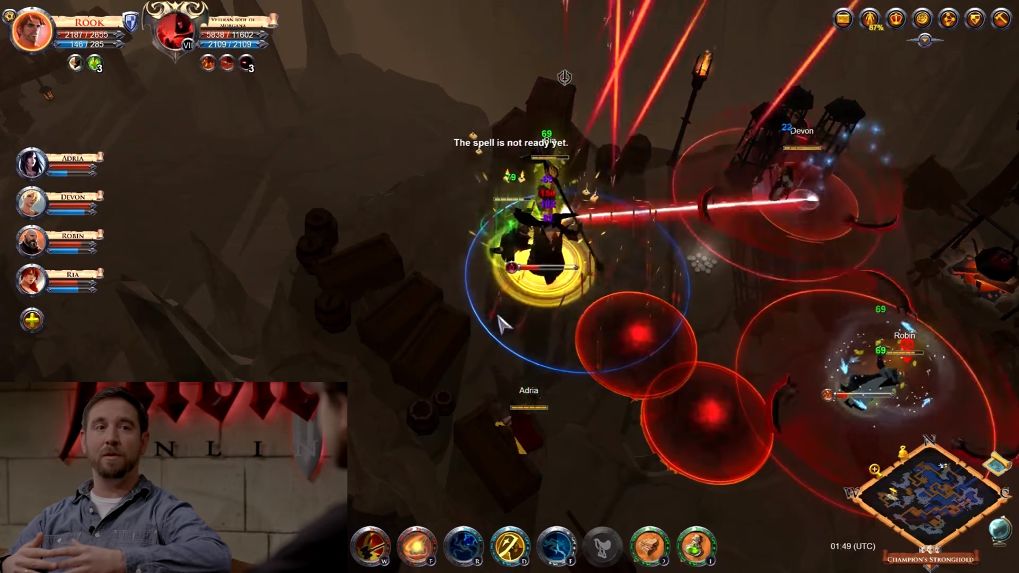Select party member Ria's portrait
Screen dimensions: 1019x573
(x=32, y=280)
